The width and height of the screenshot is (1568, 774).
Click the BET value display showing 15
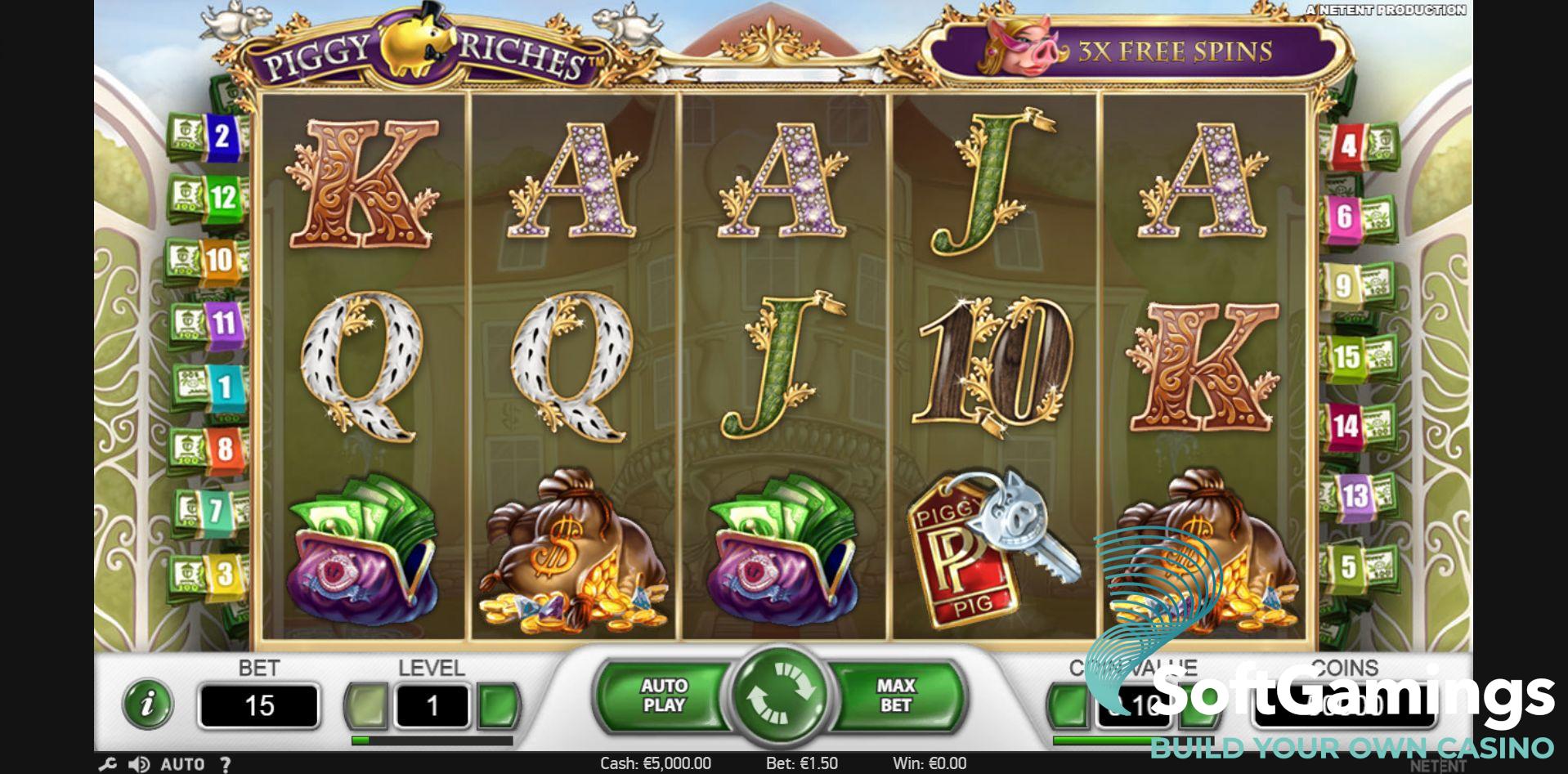point(258,707)
